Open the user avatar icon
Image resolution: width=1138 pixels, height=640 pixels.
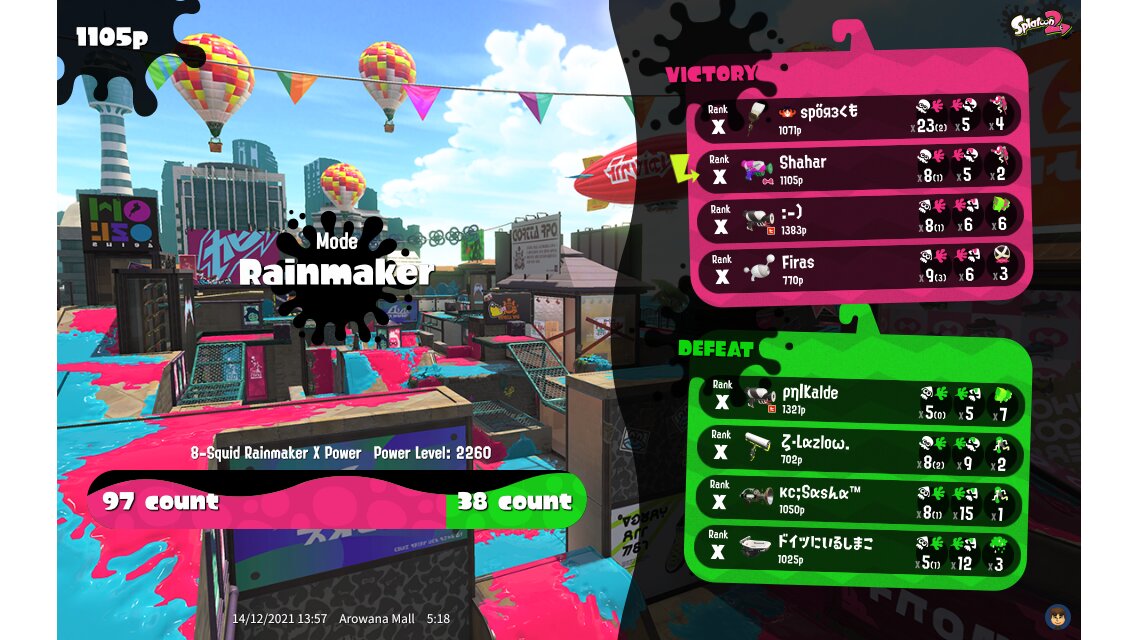[1057, 616]
